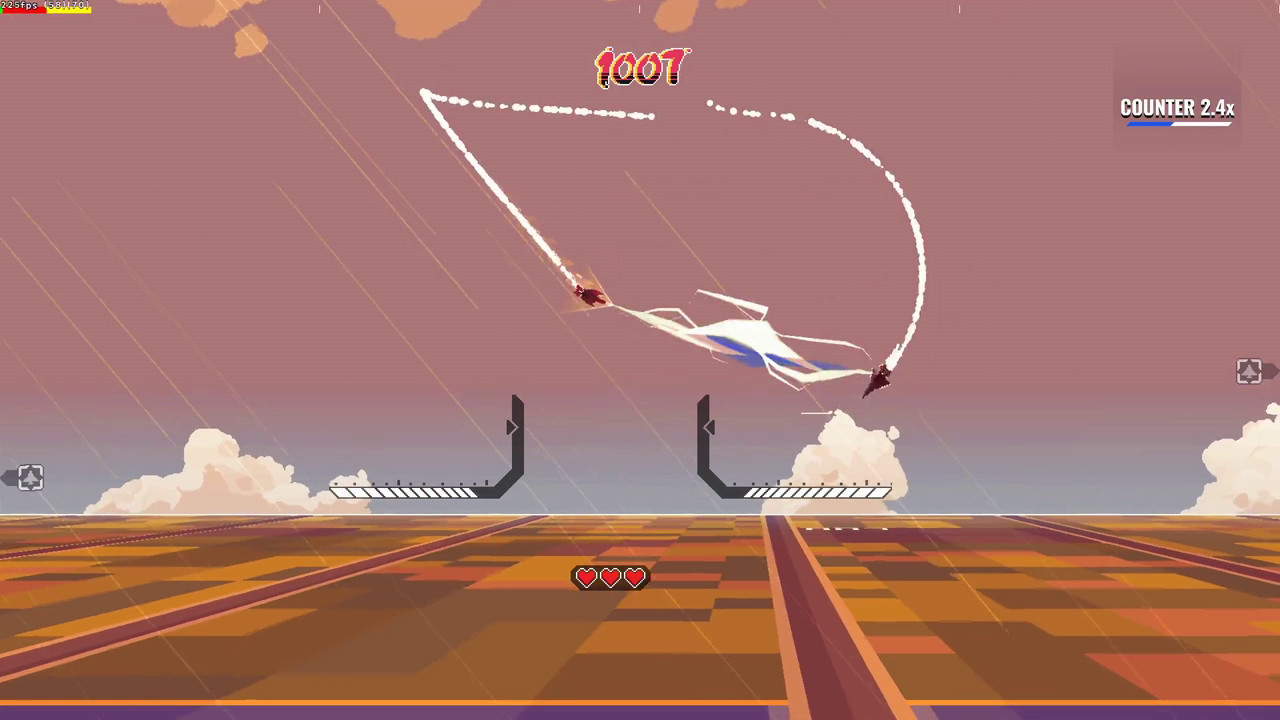
Task: Click the right offscreen aircraft indicator icon
Action: tap(1249, 371)
